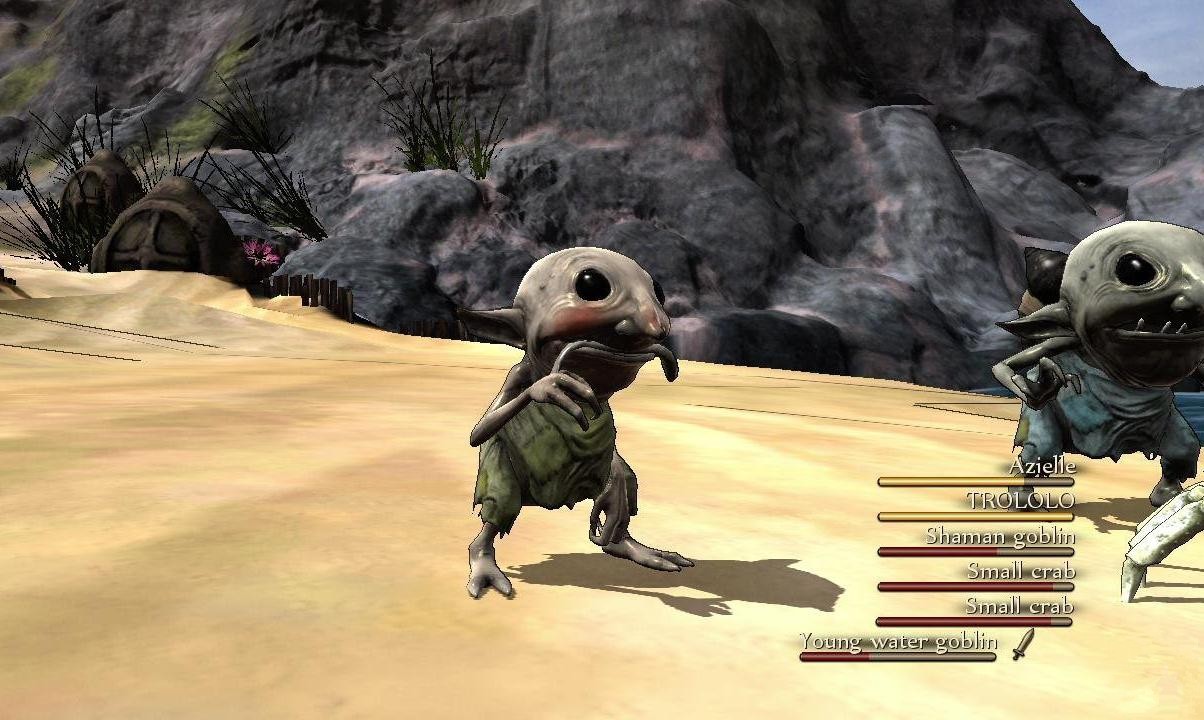Pick the Young water goblin entry
Viewport: 1204px width, 720px height.
(898, 642)
